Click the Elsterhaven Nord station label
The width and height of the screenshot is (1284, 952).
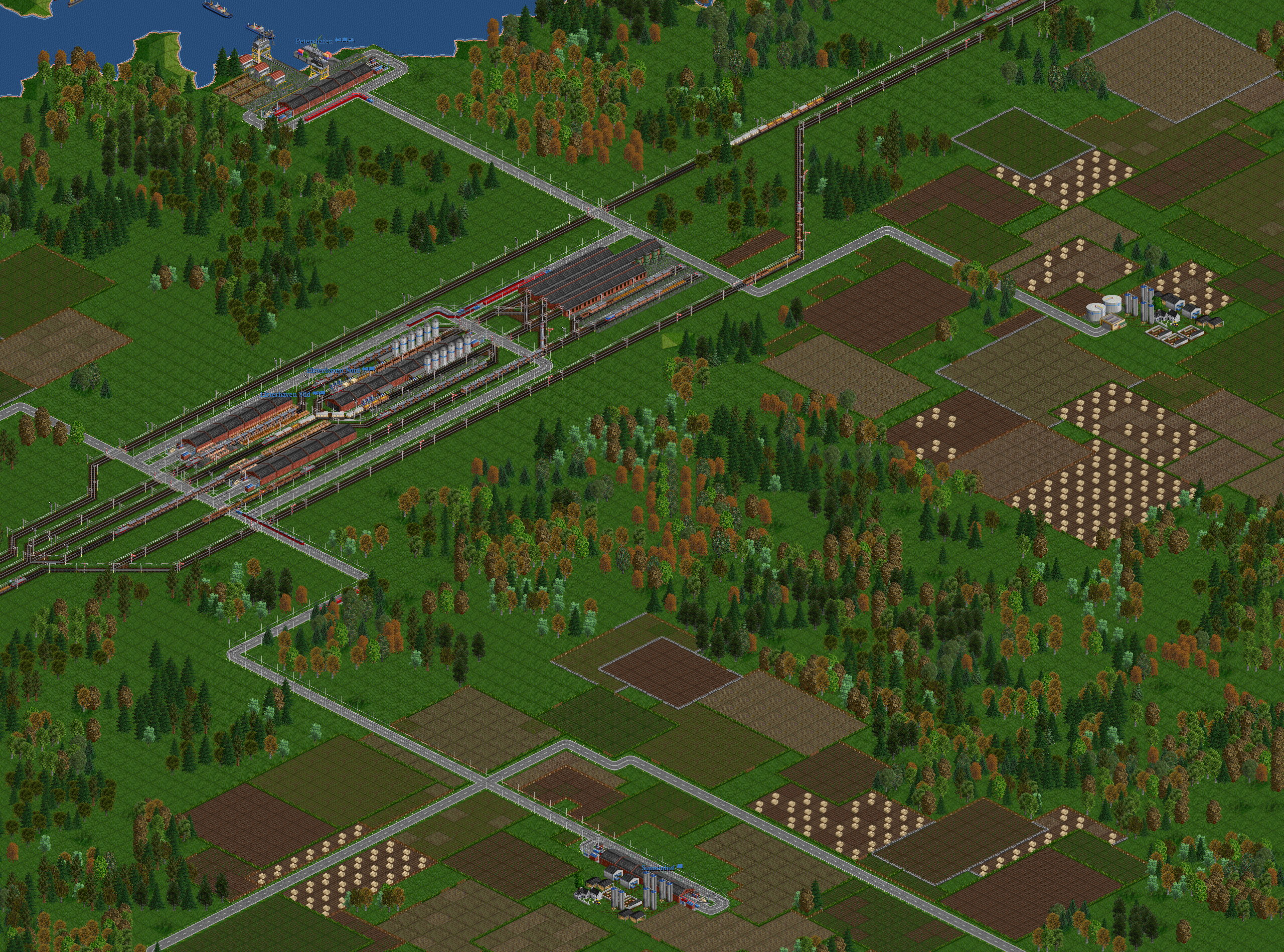pos(334,371)
